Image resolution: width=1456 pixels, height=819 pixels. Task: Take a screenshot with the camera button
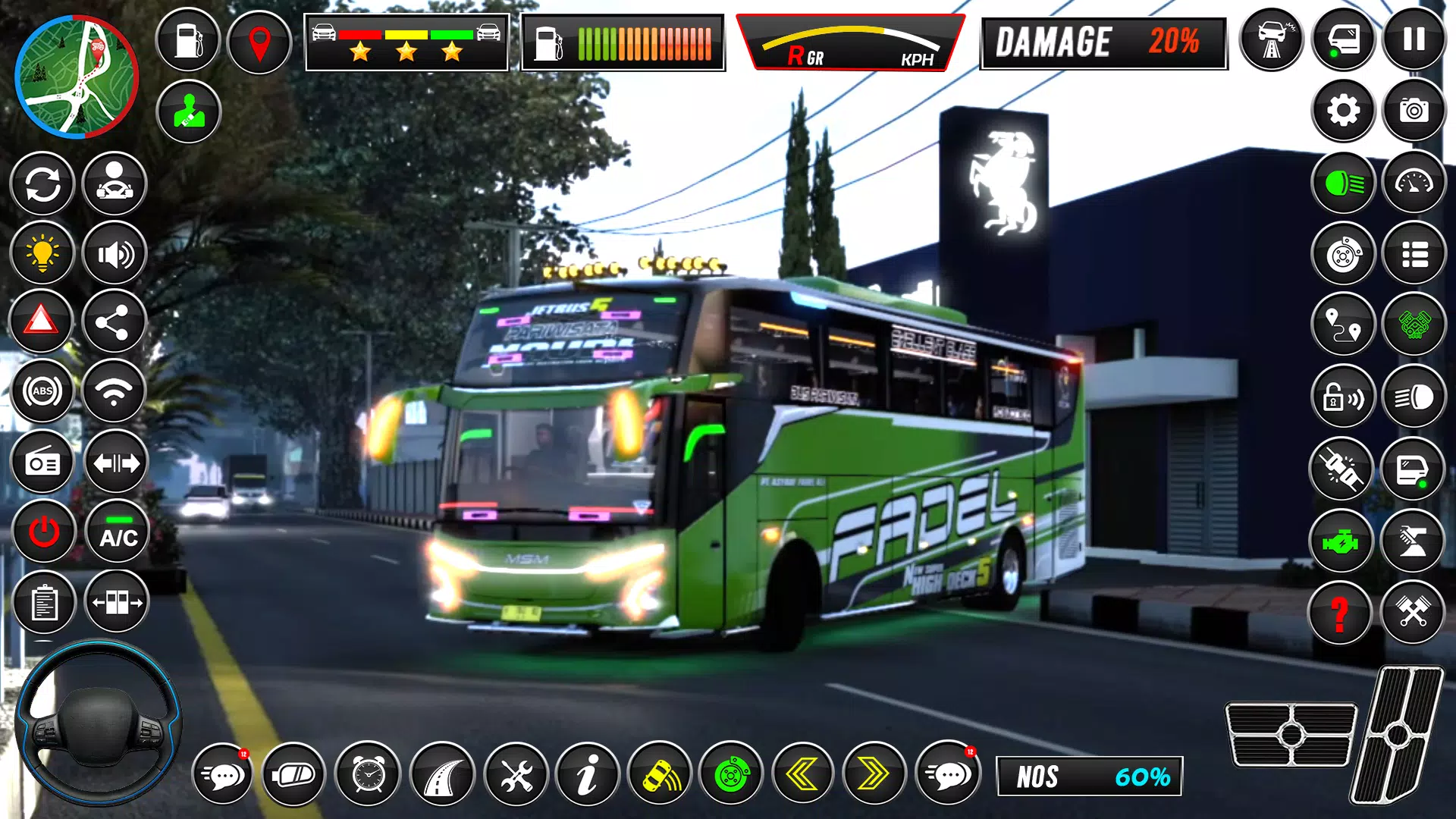(x=1414, y=111)
